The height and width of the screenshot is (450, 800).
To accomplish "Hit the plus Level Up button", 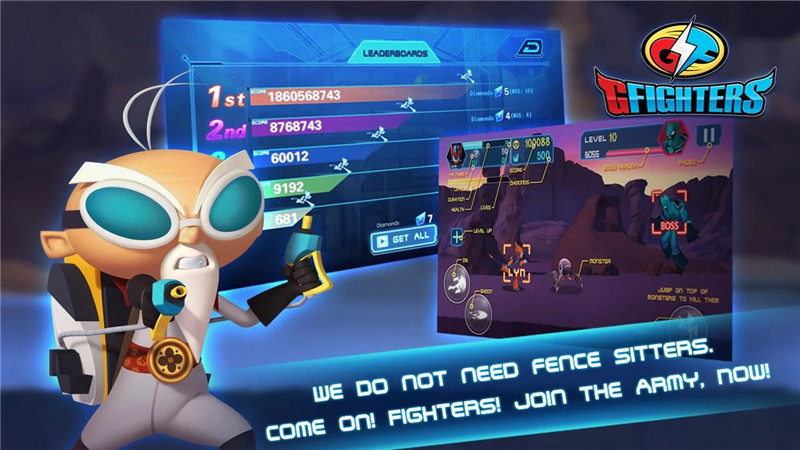I will (458, 238).
